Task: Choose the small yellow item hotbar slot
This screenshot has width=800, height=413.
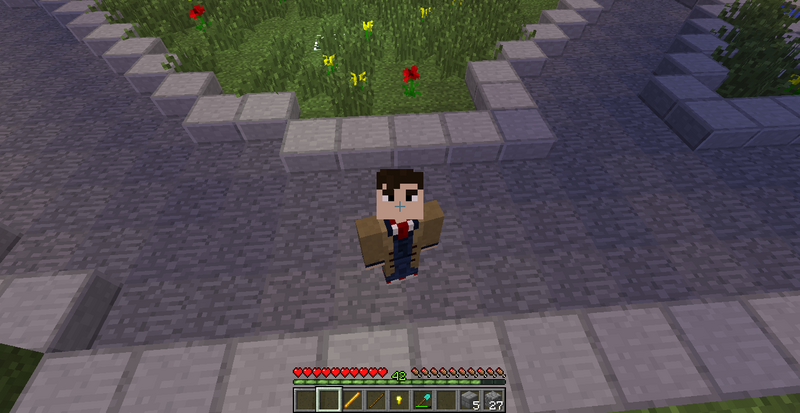Action: tap(398, 401)
